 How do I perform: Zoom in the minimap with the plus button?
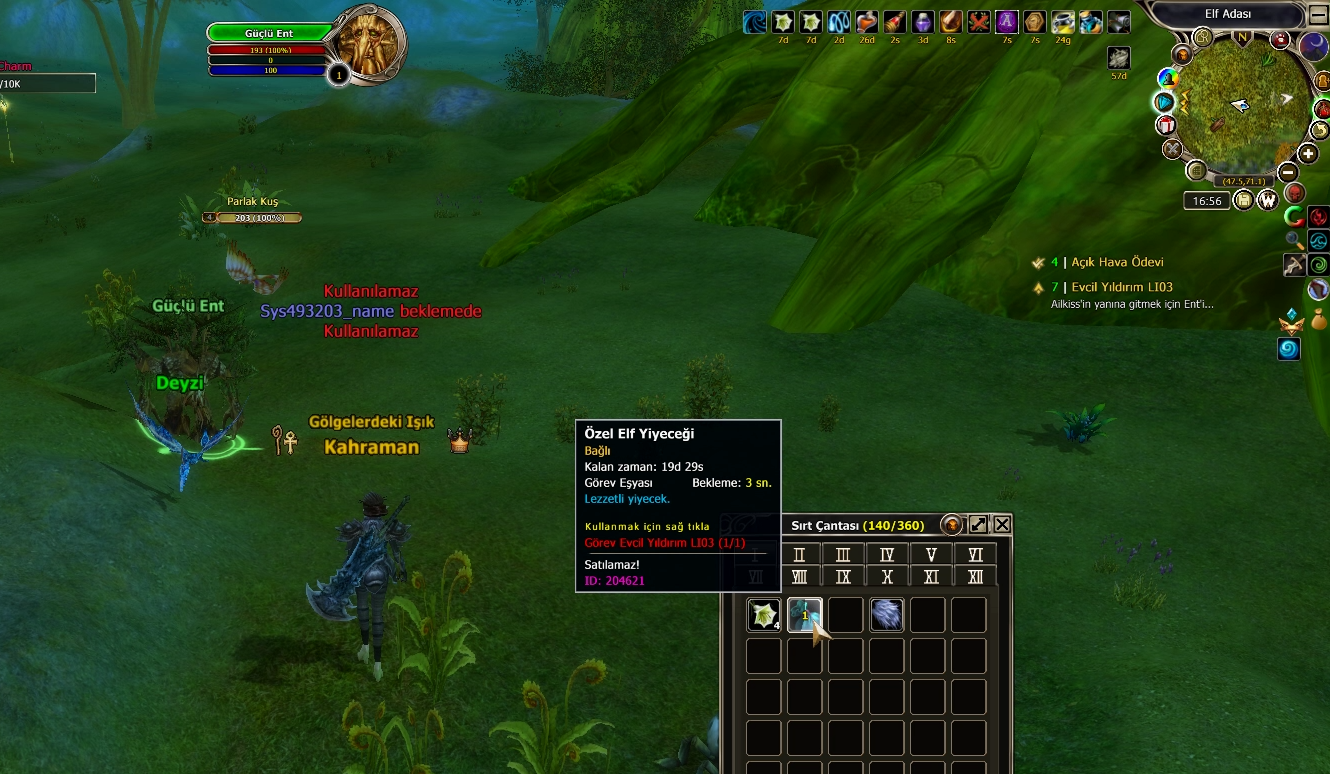[1308, 154]
